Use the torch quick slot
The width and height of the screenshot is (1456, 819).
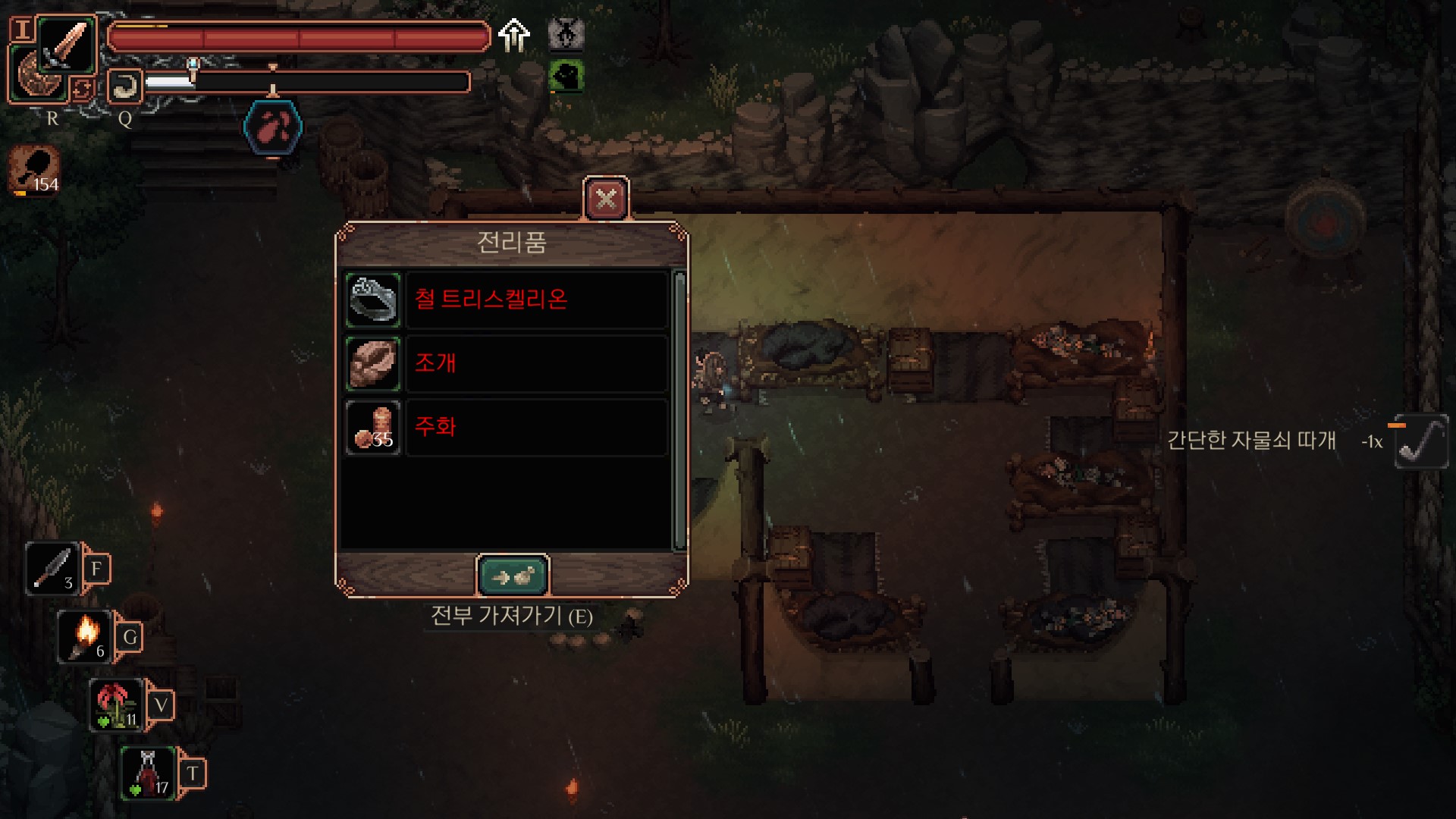click(x=85, y=636)
